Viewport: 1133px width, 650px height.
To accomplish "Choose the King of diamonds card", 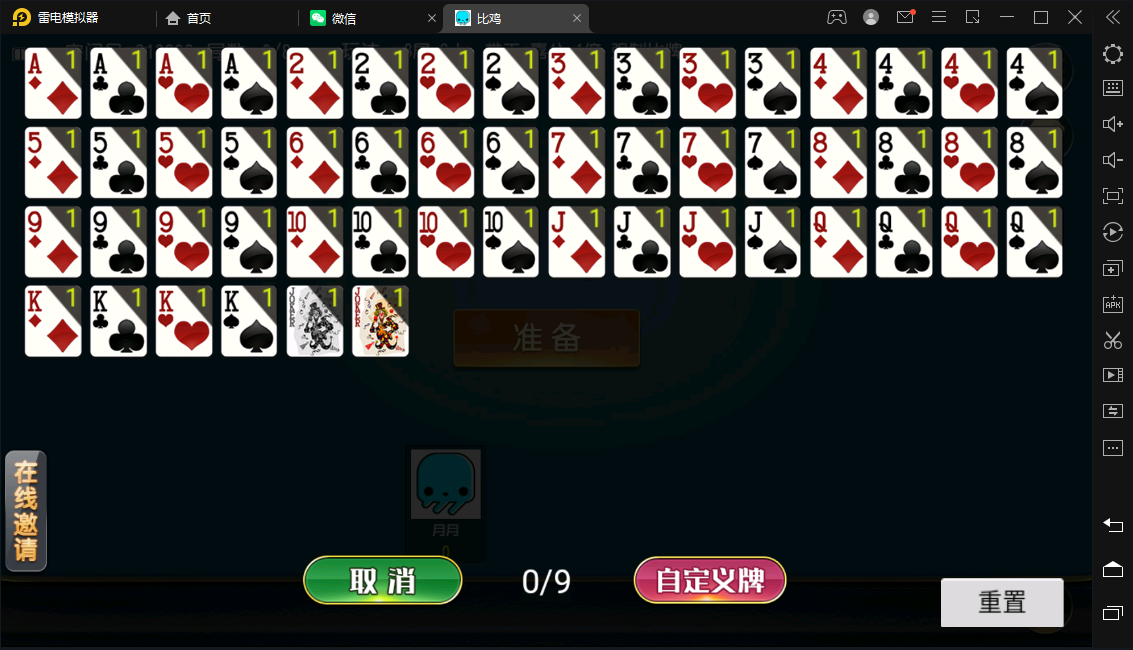I will click(53, 321).
